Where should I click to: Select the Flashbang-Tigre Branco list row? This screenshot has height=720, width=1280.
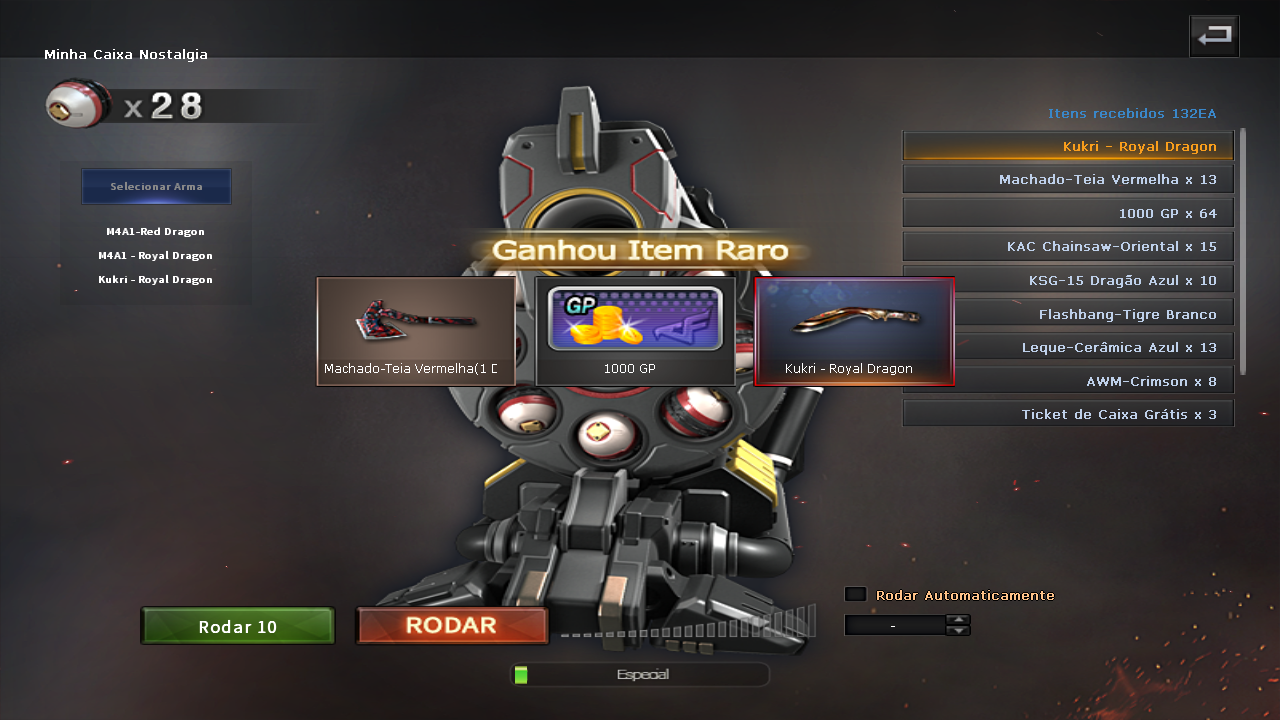(x=1068, y=314)
